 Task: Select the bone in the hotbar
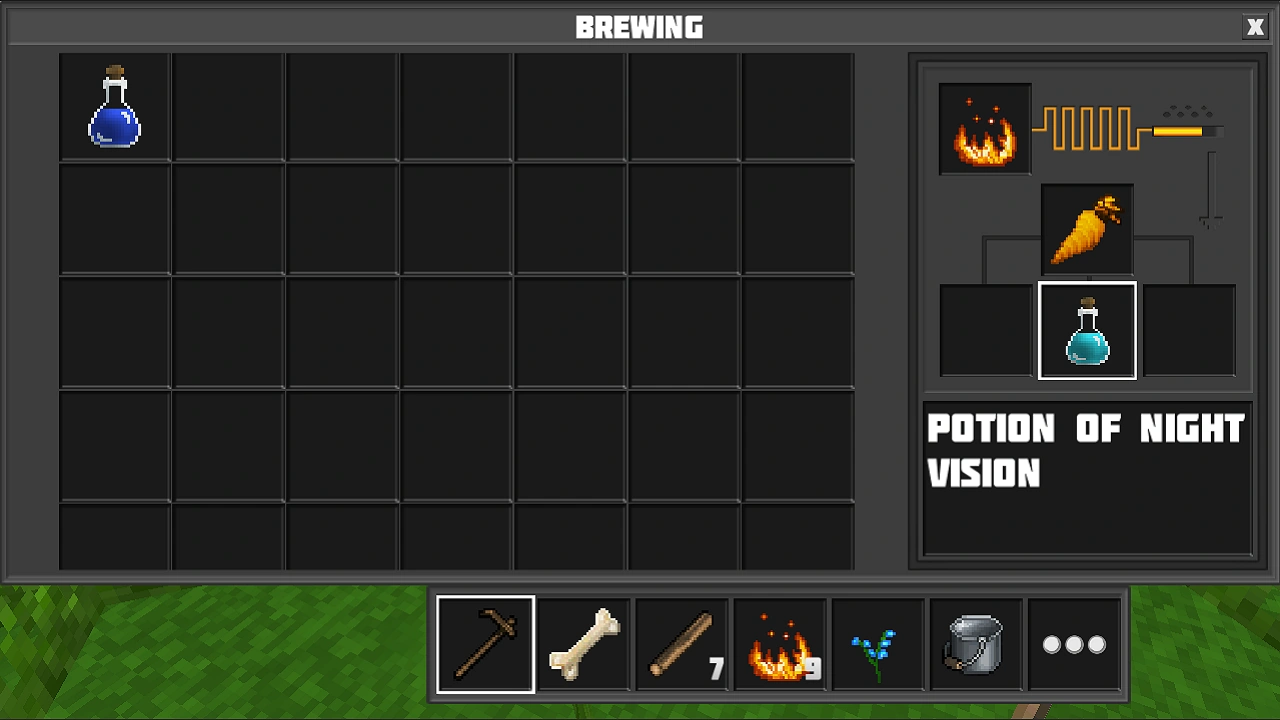tap(583, 643)
